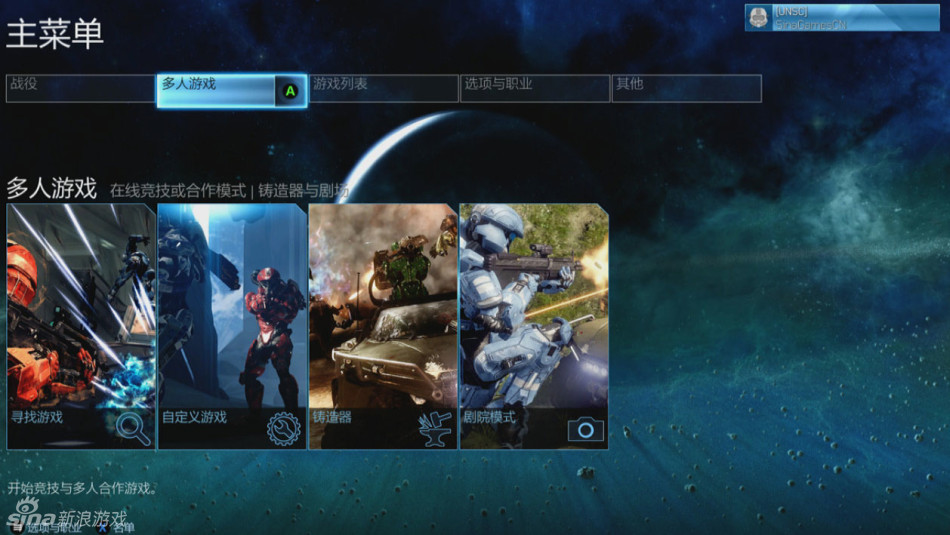Select the 多人游戏 multiplayer tab
Screen dimensions: 950x535
tap(231, 90)
